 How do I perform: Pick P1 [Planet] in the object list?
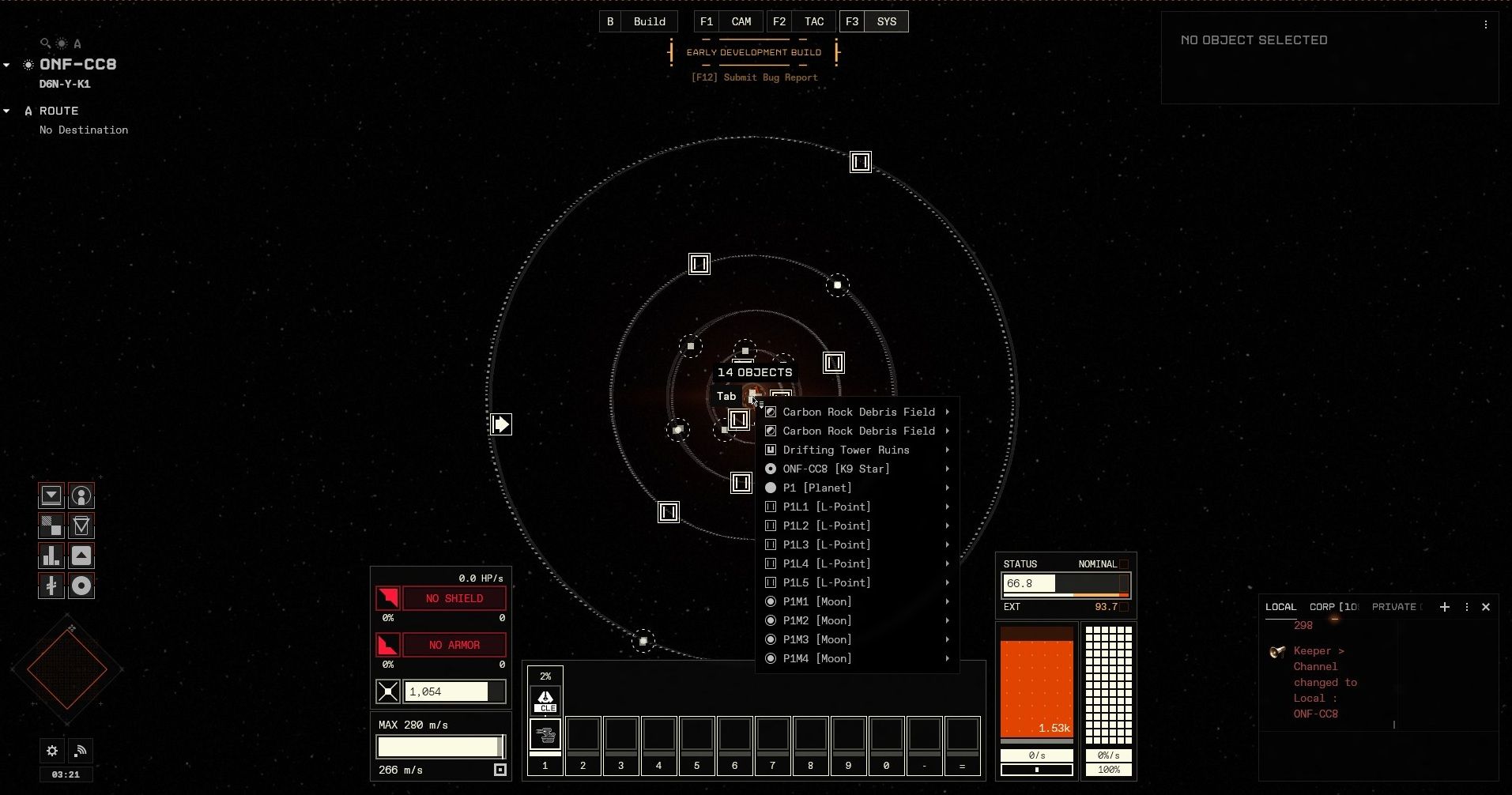[x=816, y=488]
